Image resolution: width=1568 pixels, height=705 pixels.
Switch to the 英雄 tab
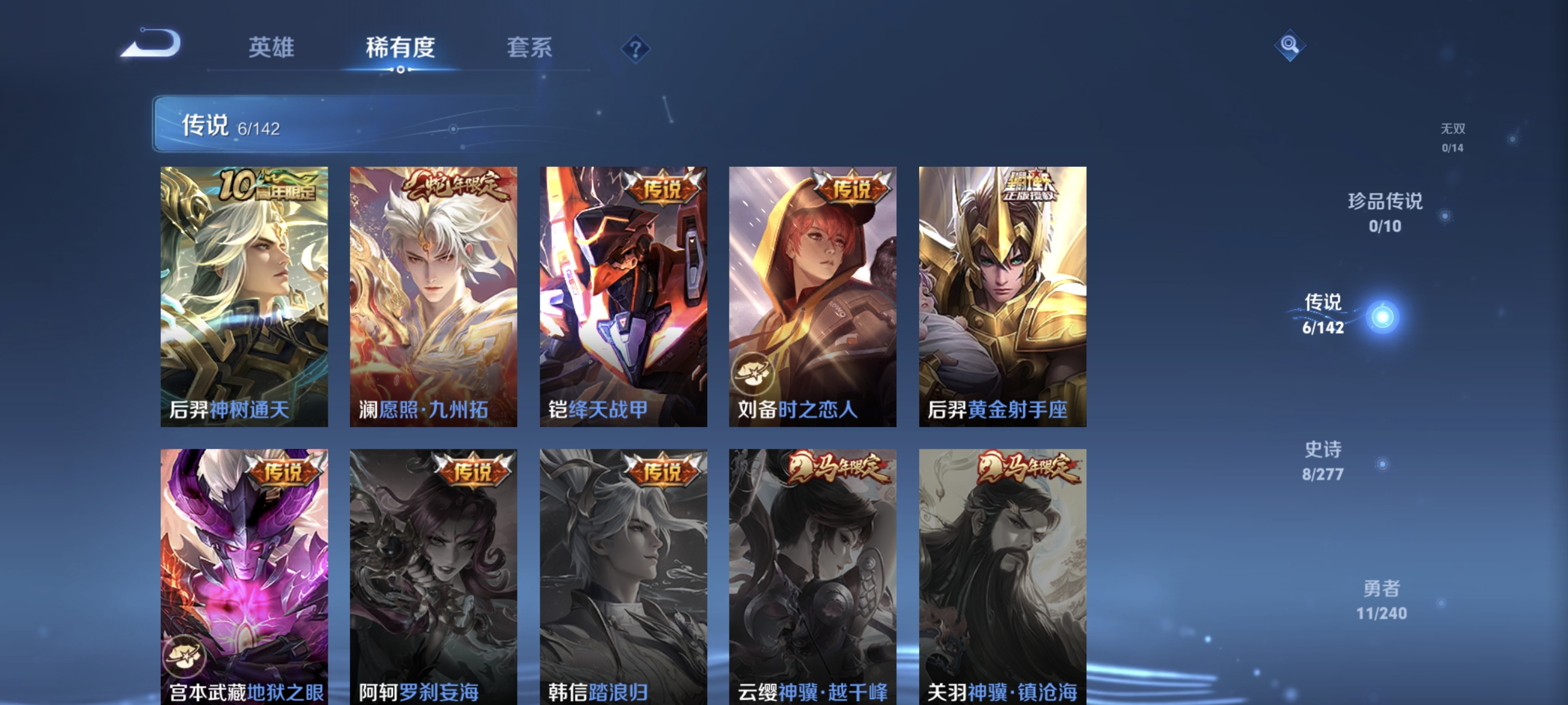click(271, 48)
